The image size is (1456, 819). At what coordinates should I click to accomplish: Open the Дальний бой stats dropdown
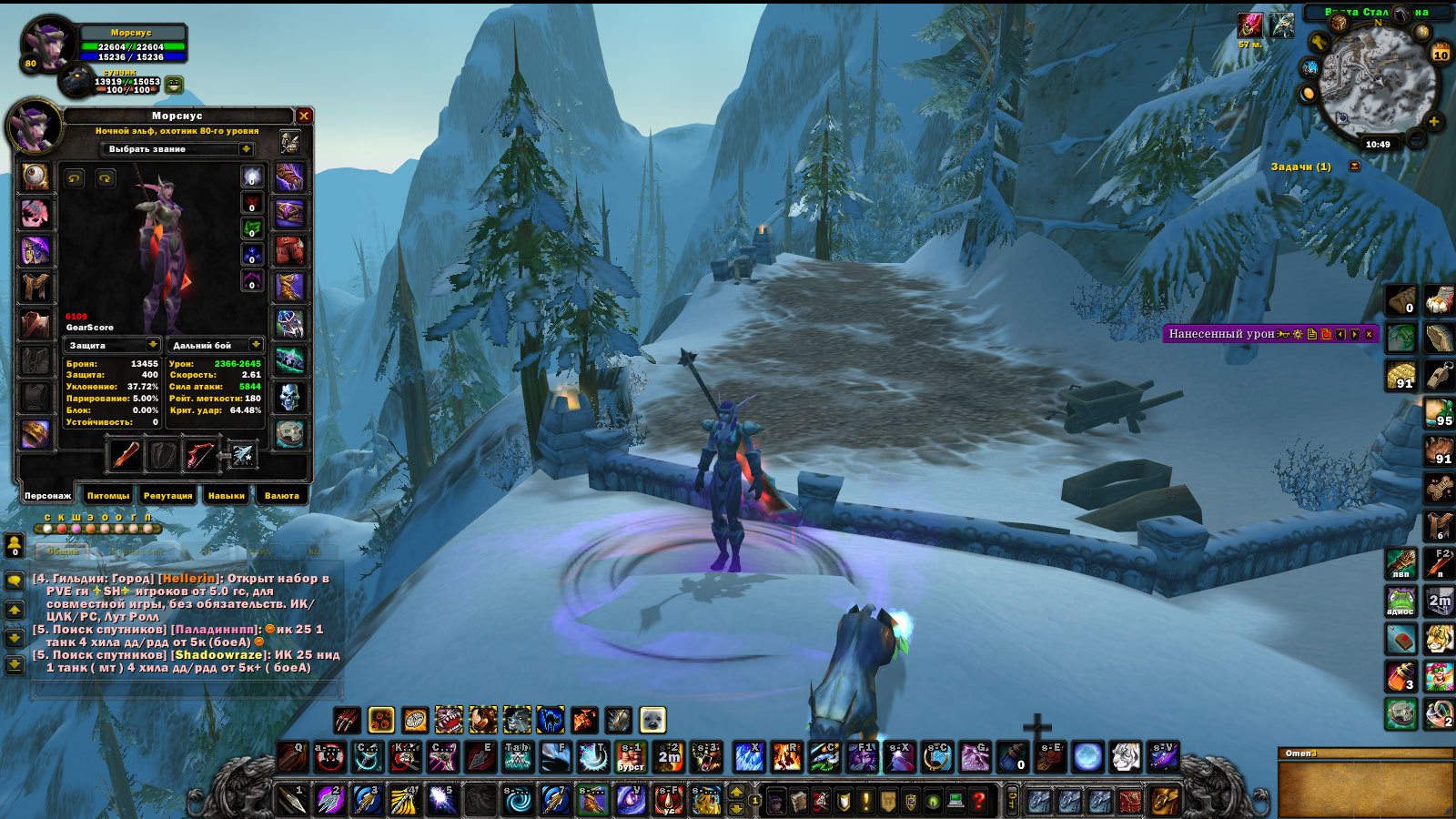pos(256,345)
